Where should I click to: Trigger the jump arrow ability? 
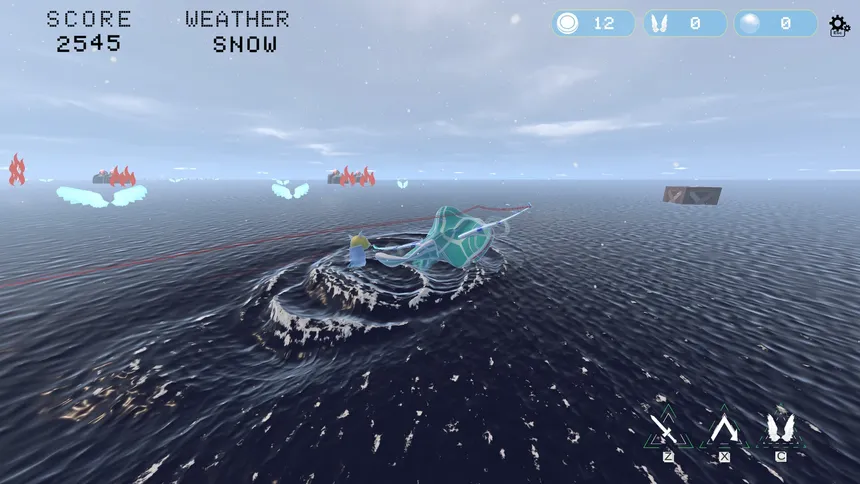722,431
